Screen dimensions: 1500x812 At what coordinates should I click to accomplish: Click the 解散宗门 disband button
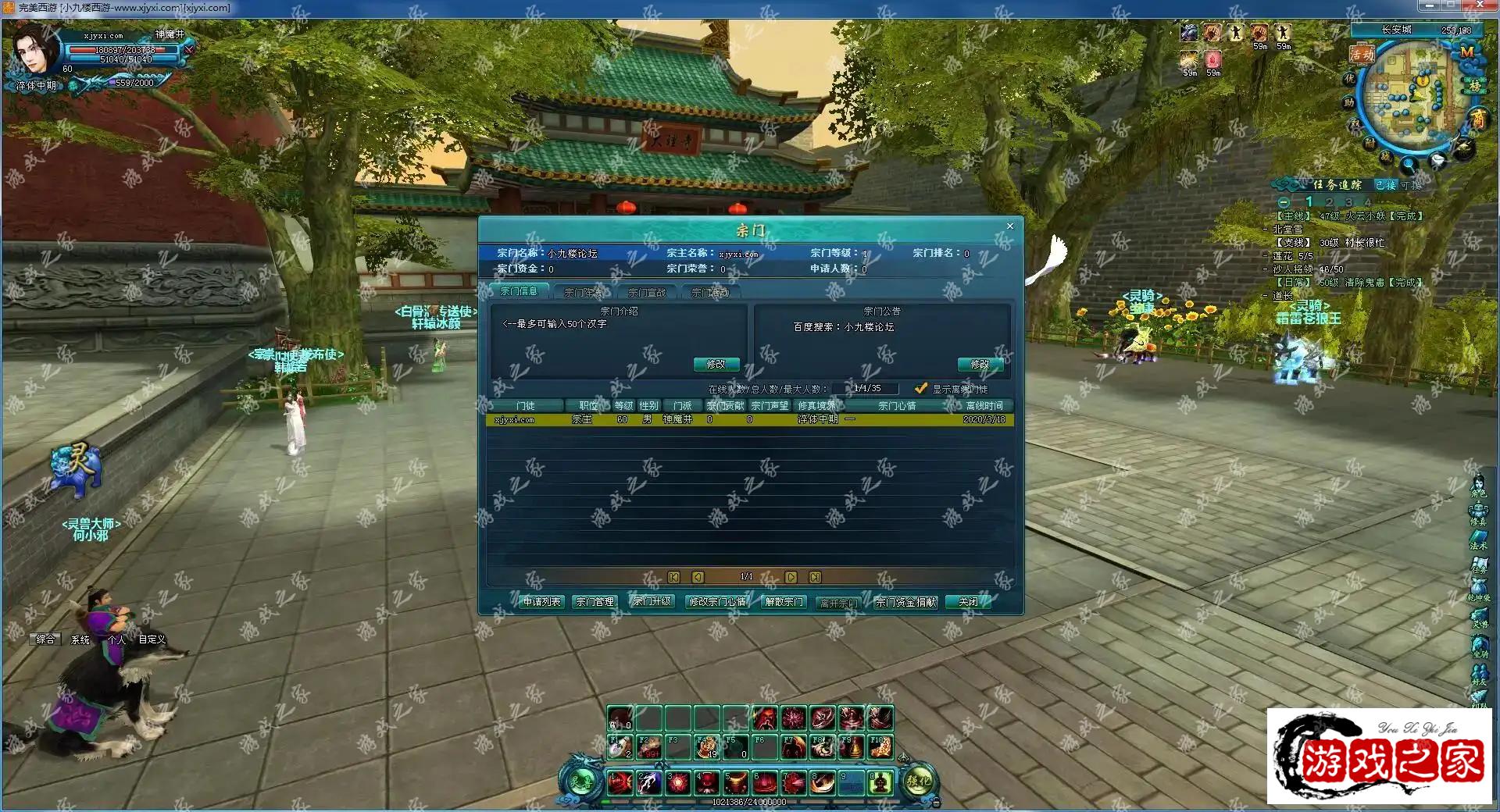click(784, 602)
